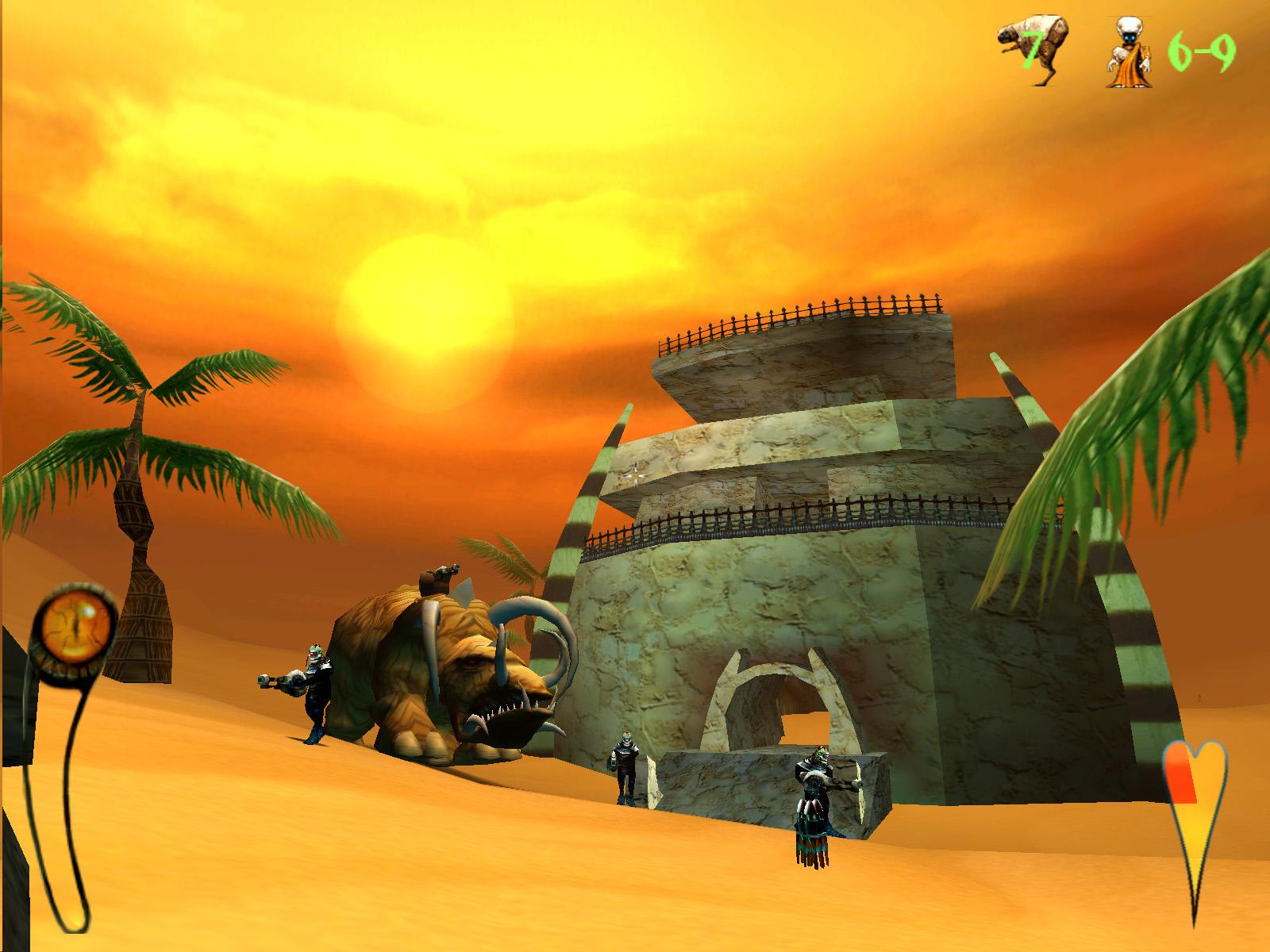Viewport: 1270px width, 952px height.
Task: Select the orange eye weapon orb
Action: [x=75, y=627]
